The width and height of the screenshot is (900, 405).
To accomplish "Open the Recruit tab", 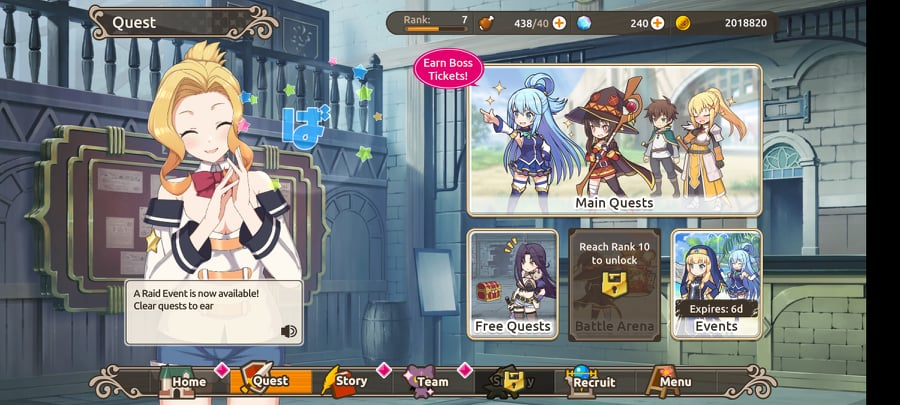I will (x=590, y=381).
